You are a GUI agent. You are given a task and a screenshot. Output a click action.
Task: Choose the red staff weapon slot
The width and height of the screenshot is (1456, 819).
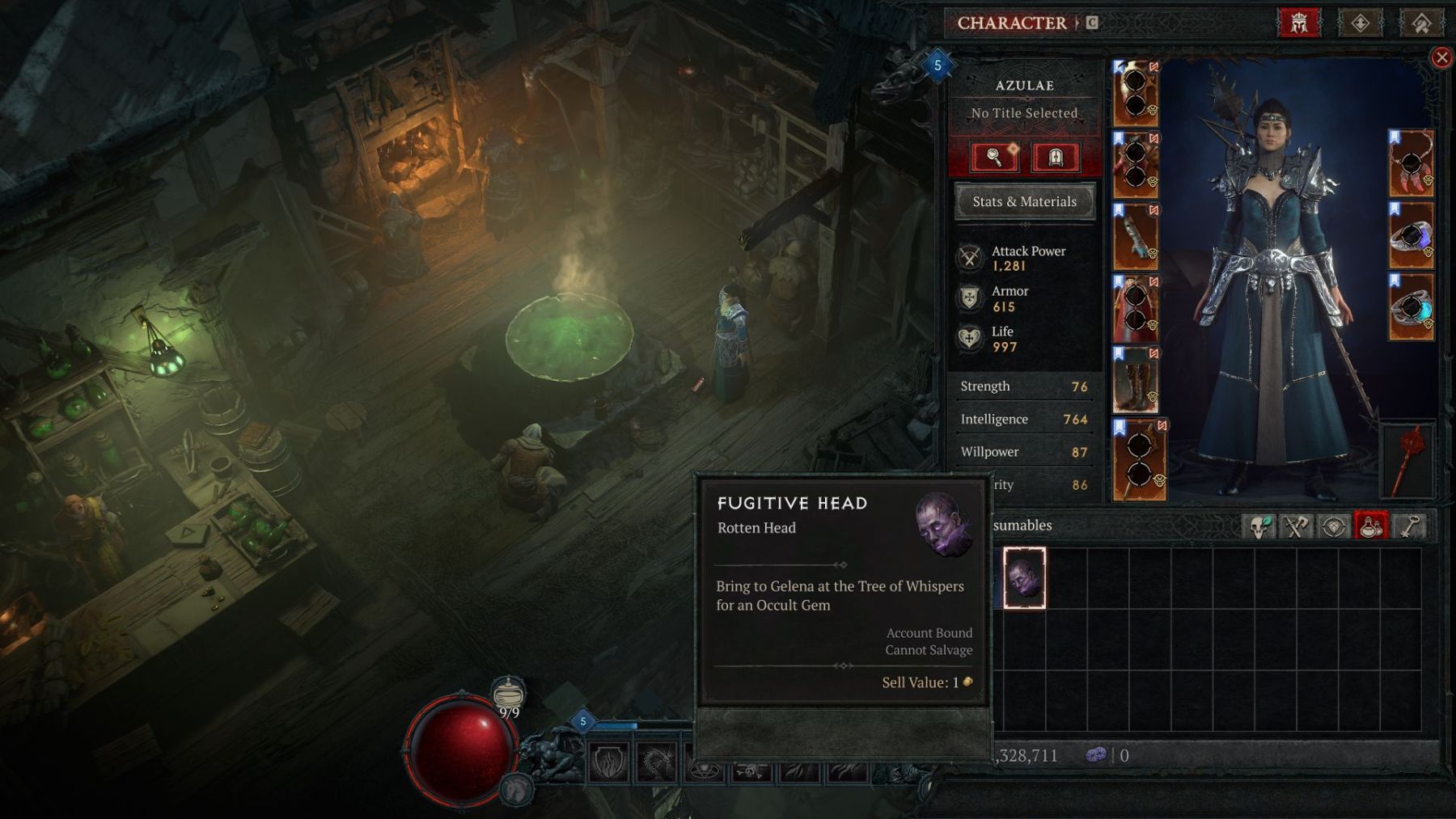[1408, 461]
